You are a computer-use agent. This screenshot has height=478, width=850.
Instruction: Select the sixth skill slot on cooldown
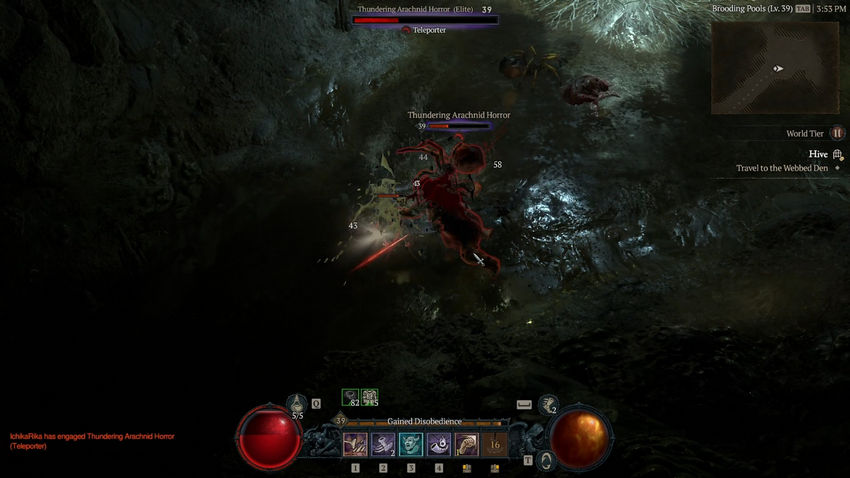[494, 444]
